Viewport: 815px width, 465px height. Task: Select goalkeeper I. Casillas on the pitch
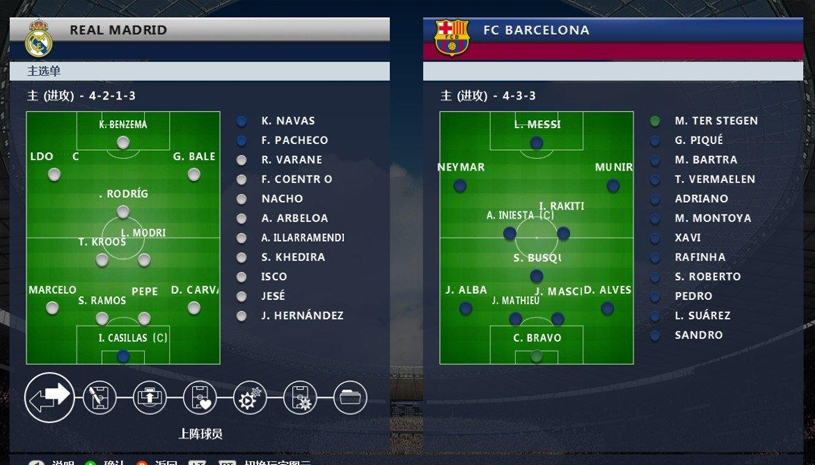pos(123,355)
